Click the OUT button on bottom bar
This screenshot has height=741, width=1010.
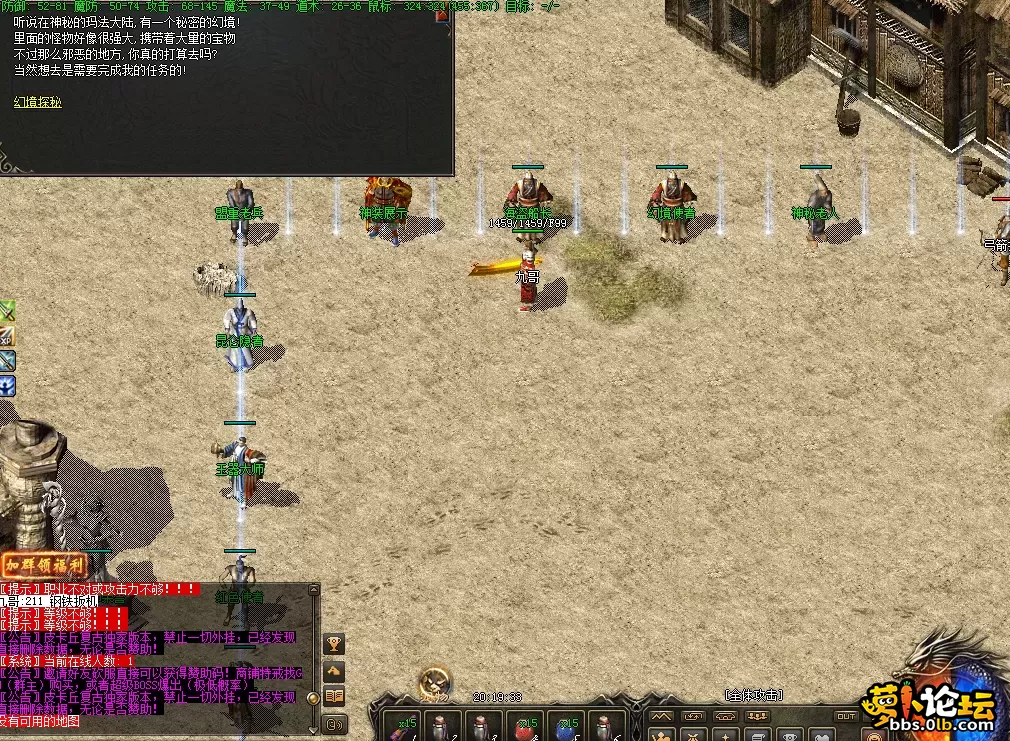click(846, 716)
